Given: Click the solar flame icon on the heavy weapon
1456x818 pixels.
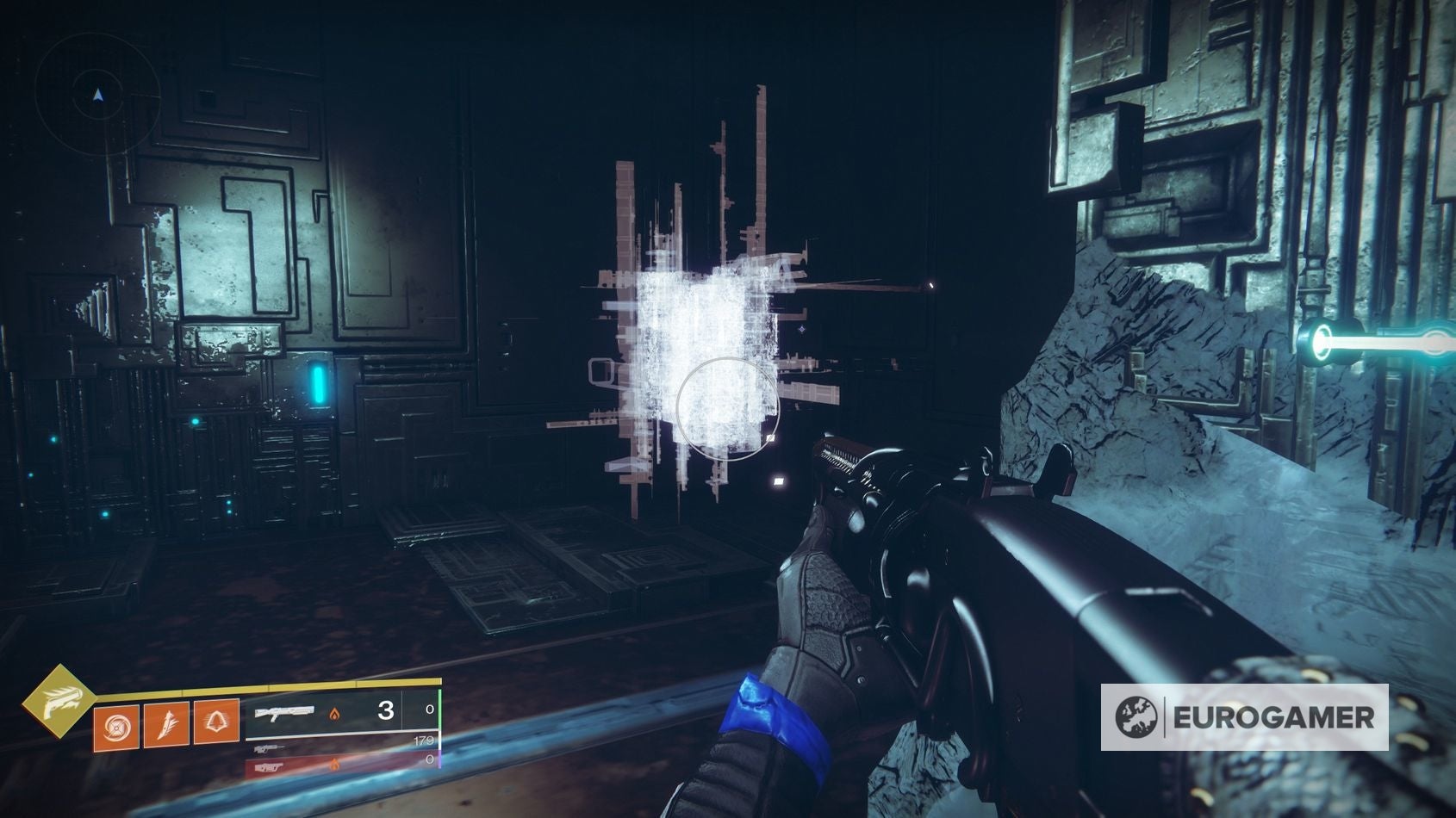Looking at the screenshot, I should (335, 765).
